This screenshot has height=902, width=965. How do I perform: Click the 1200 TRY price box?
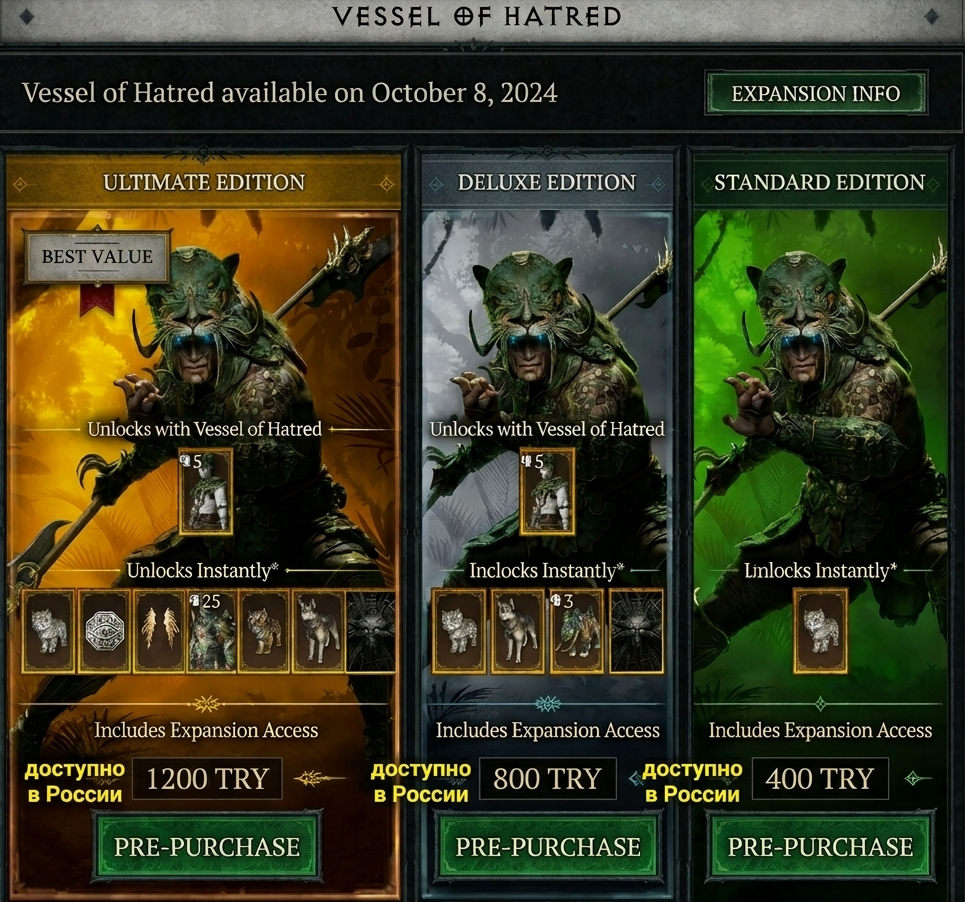pyautogui.click(x=208, y=779)
